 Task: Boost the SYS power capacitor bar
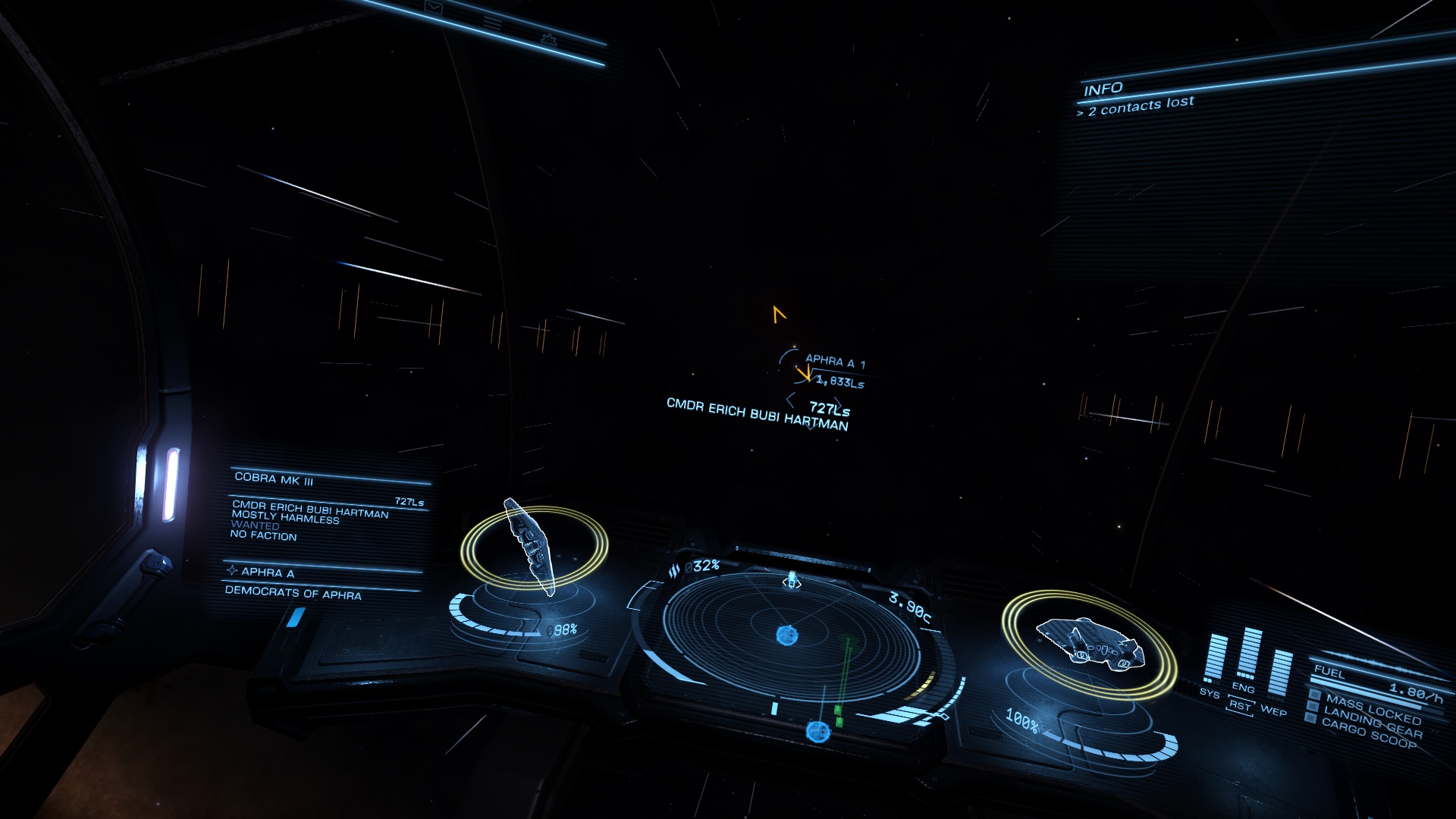point(1216,658)
